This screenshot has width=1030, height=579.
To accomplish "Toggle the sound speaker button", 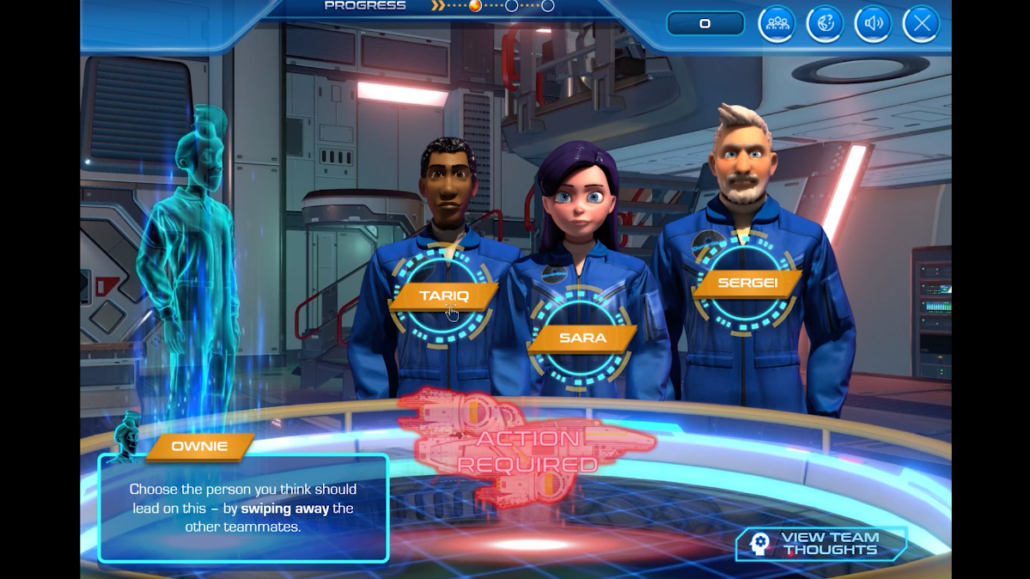I will pos(873,24).
